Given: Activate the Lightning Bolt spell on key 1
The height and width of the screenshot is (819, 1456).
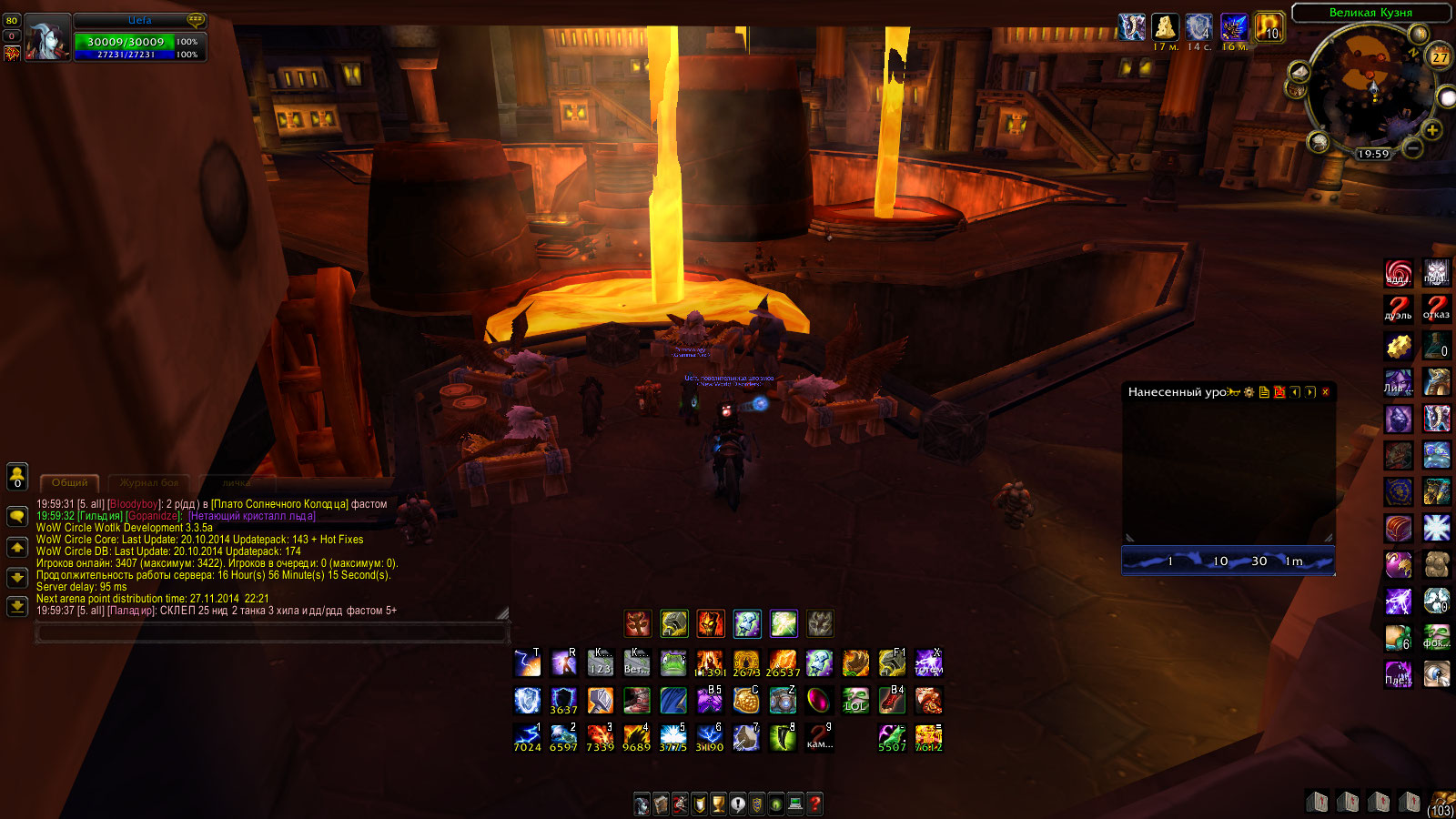Looking at the screenshot, I should tap(528, 737).
